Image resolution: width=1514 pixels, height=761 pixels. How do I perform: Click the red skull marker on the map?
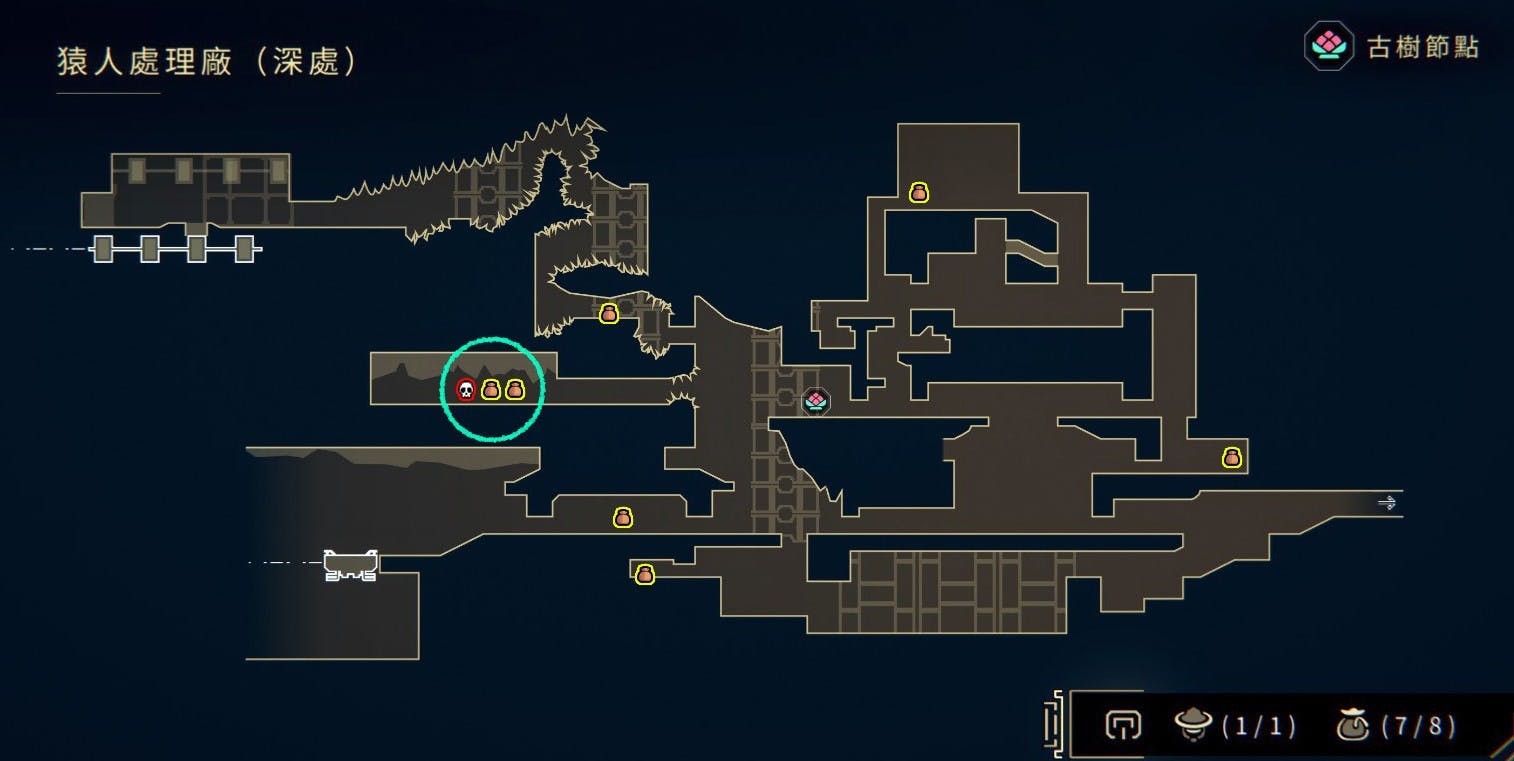point(465,390)
